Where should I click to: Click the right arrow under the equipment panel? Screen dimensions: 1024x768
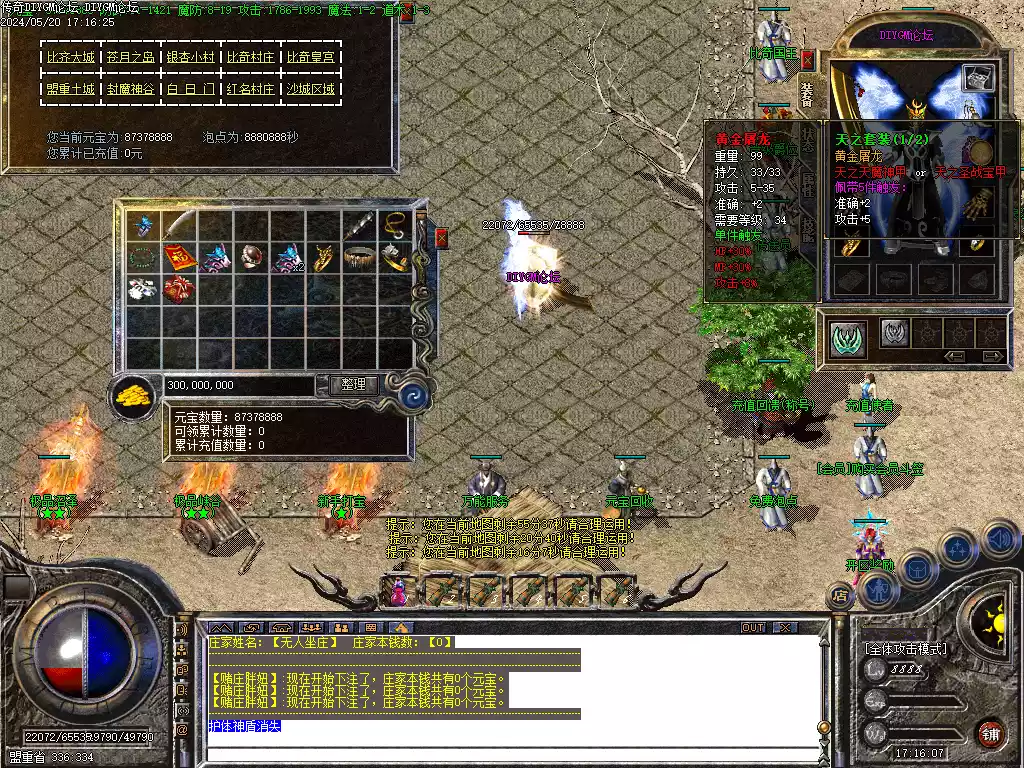point(991,356)
